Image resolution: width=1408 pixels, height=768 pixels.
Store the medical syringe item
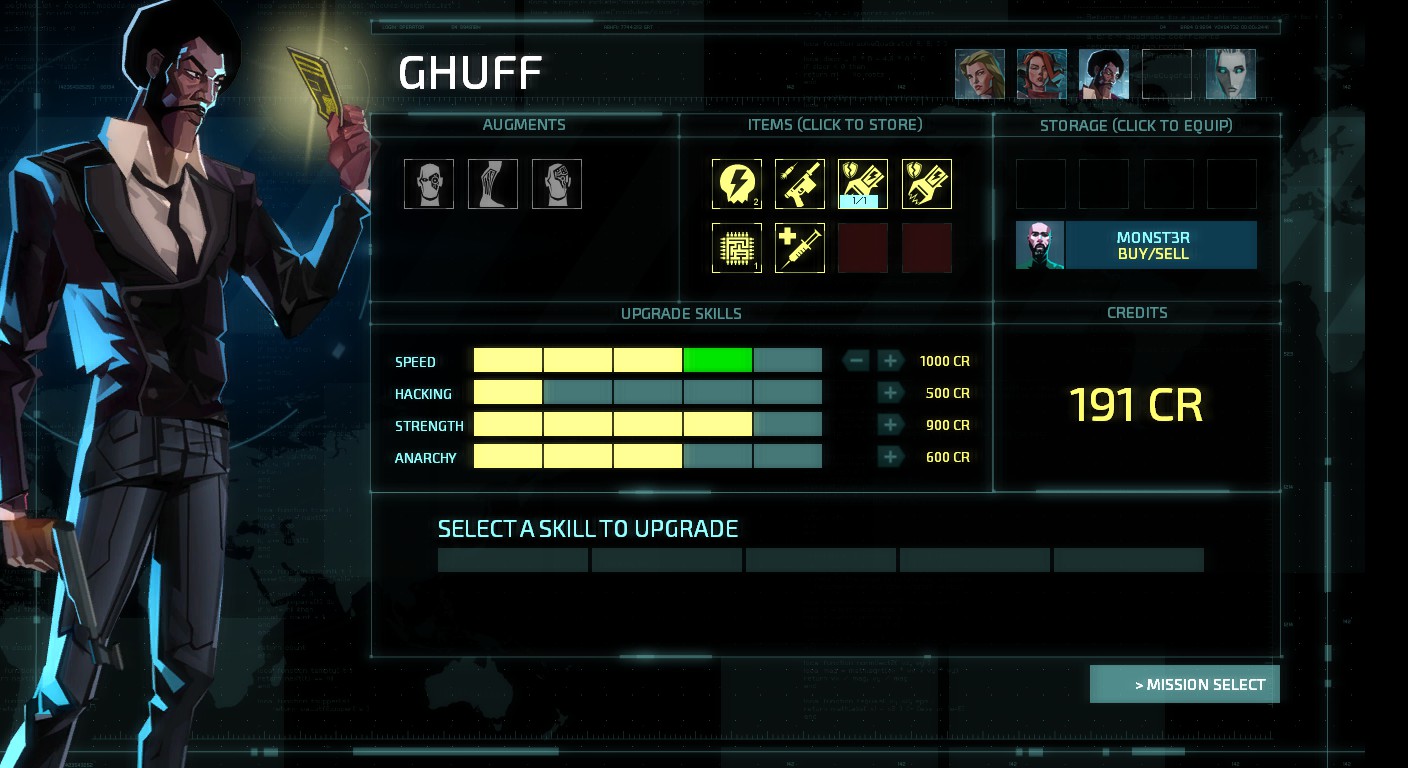point(800,248)
